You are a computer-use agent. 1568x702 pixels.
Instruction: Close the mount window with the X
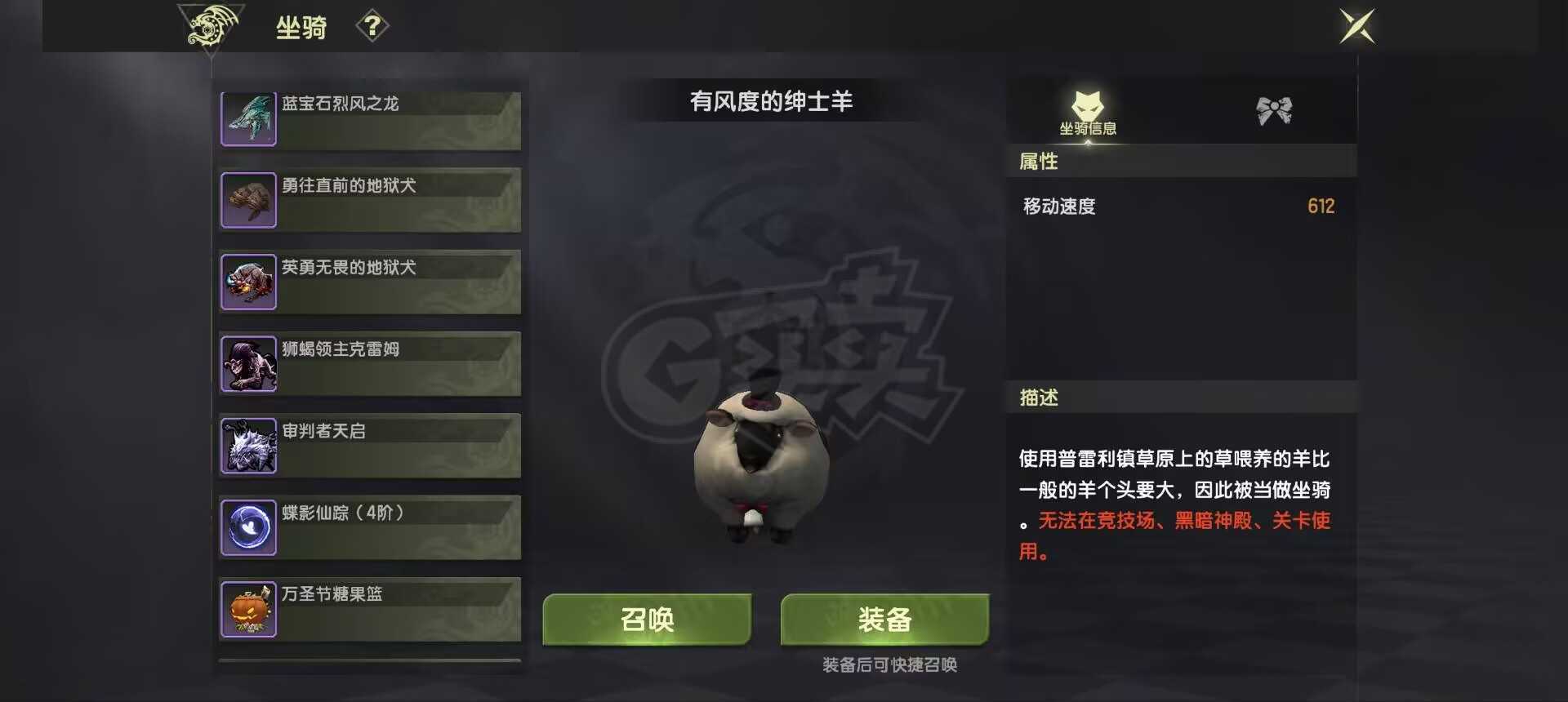pyautogui.click(x=1356, y=26)
